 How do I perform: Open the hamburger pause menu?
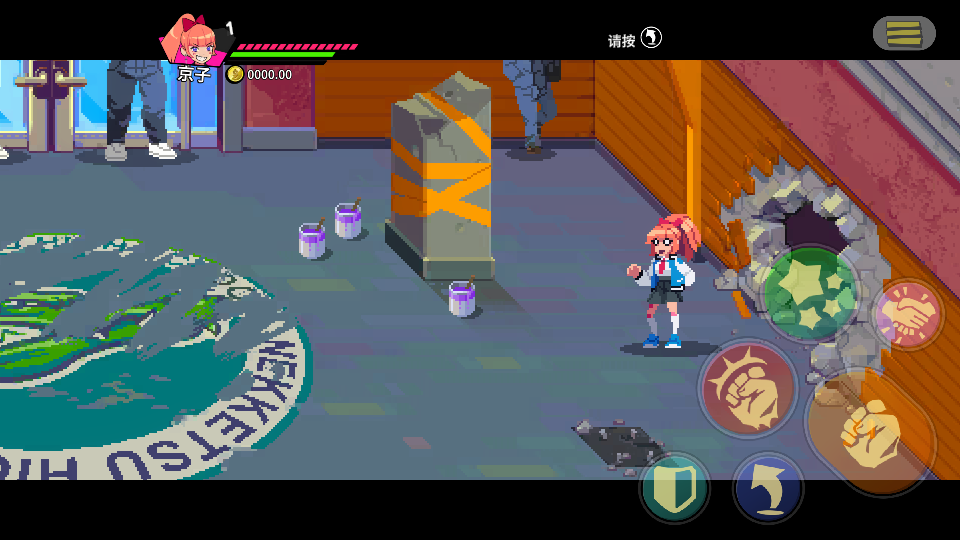pos(904,34)
